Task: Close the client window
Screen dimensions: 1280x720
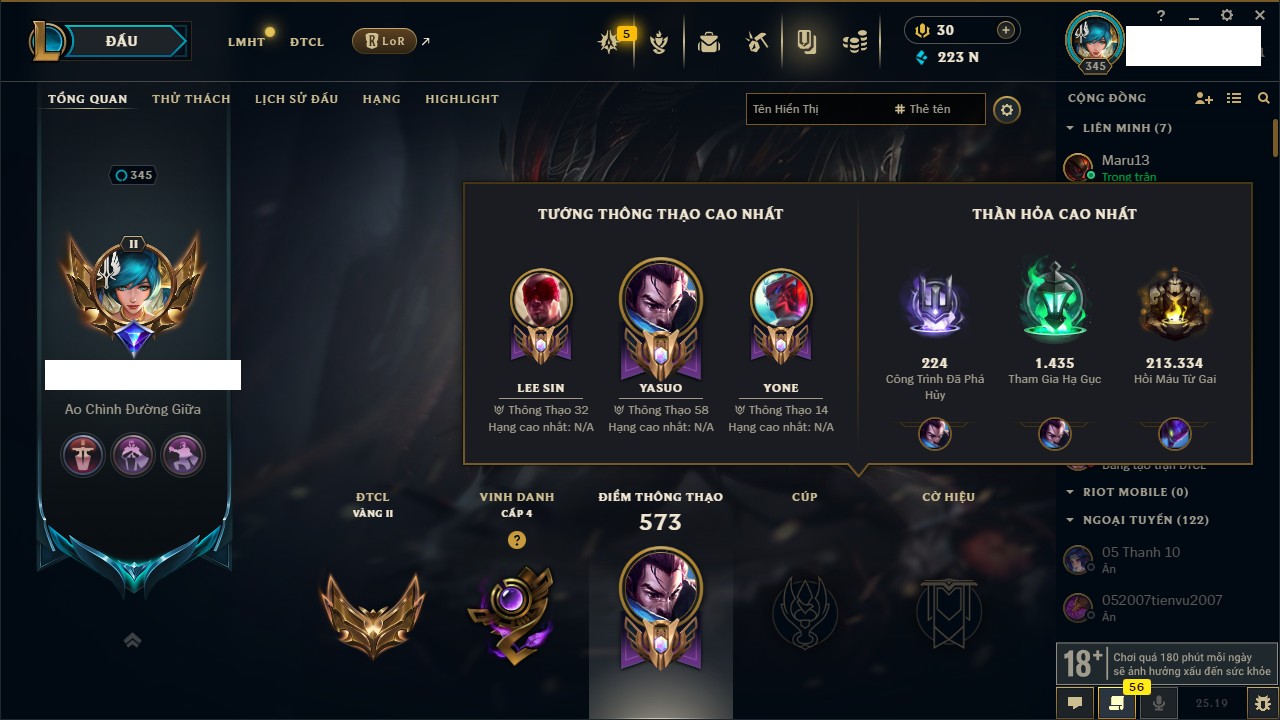Action: (x=1258, y=15)
